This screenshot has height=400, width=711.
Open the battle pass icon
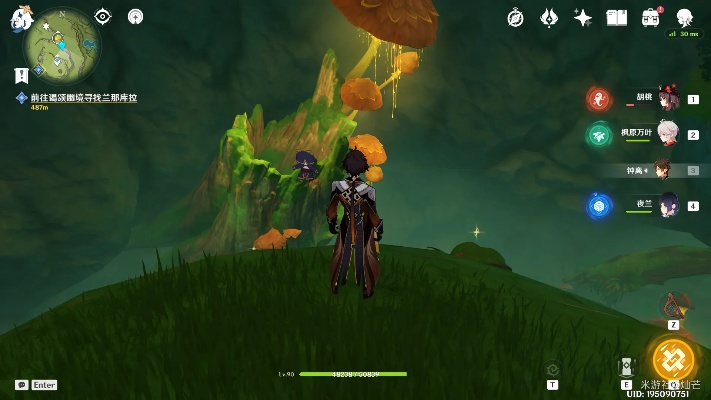[x=549, y=17]
